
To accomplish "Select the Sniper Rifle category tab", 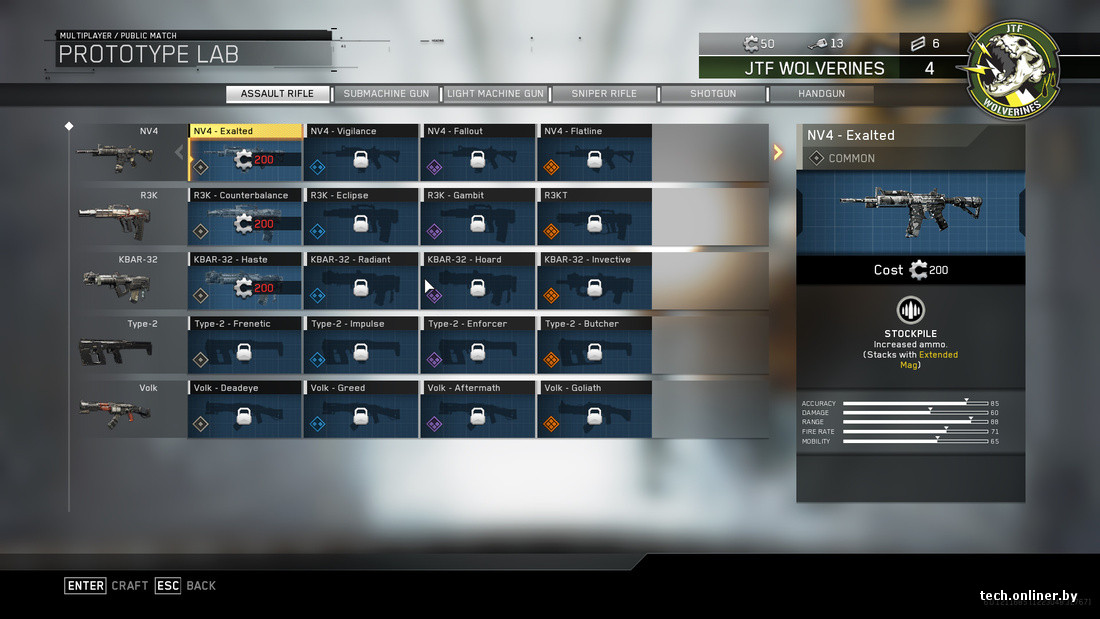I will point(604,94).
